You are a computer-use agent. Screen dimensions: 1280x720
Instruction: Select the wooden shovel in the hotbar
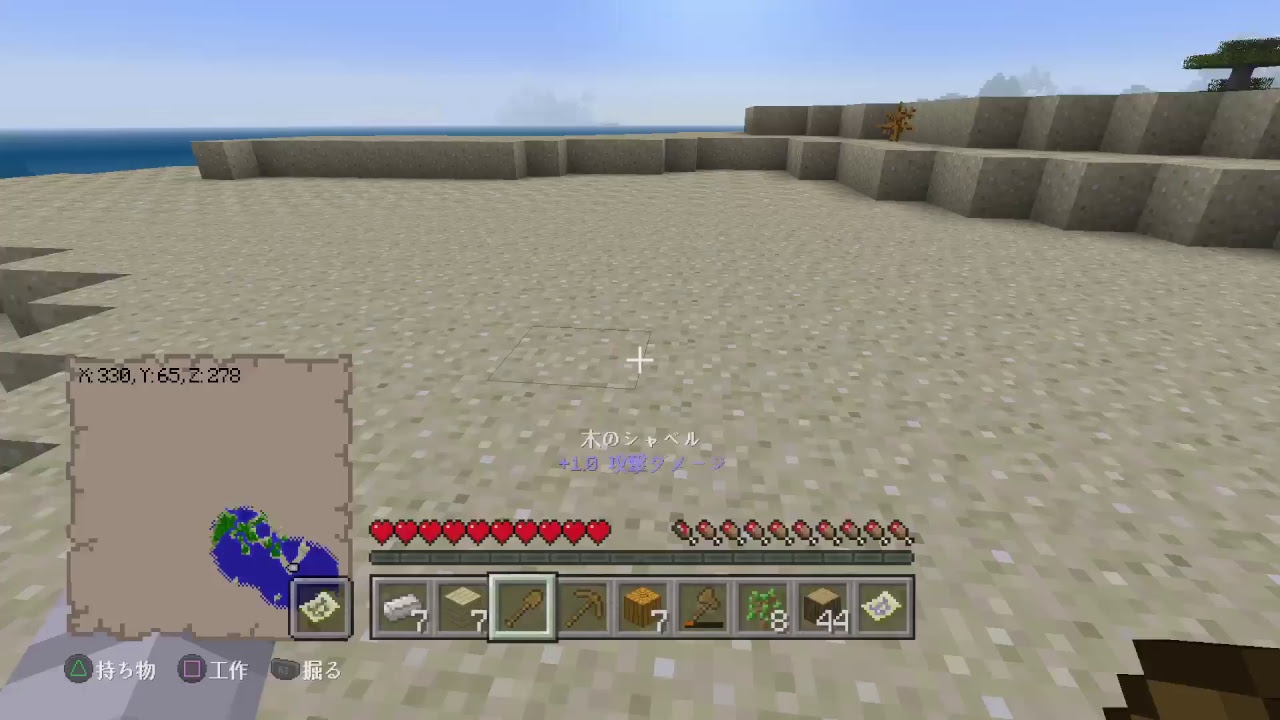[x=524, y=606]
